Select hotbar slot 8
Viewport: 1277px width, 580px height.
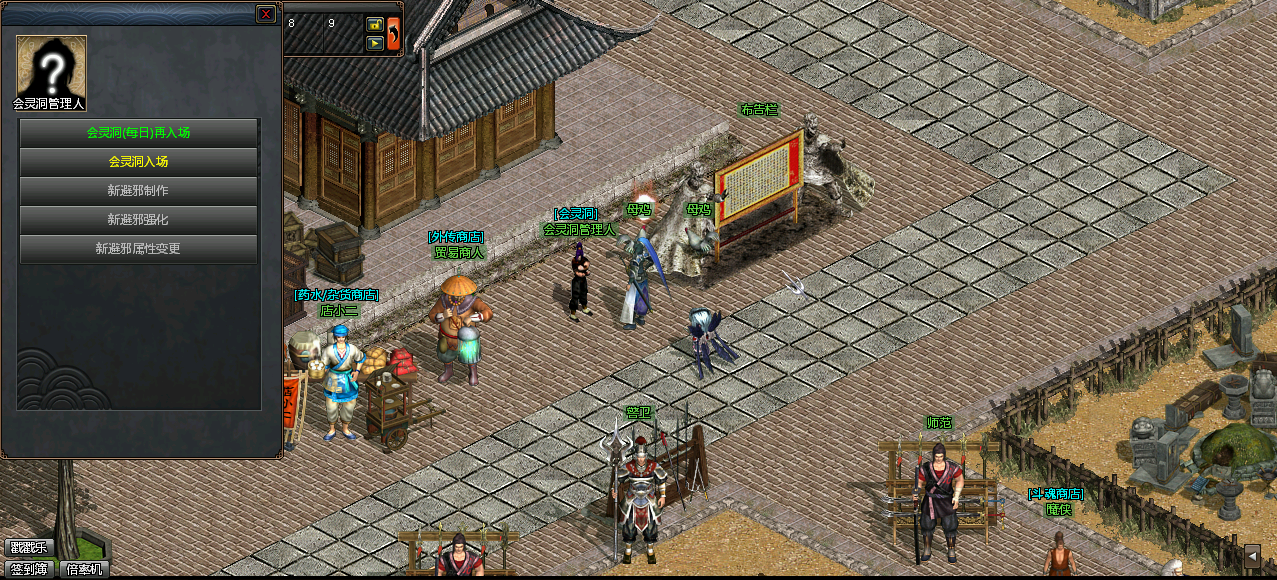303,34
